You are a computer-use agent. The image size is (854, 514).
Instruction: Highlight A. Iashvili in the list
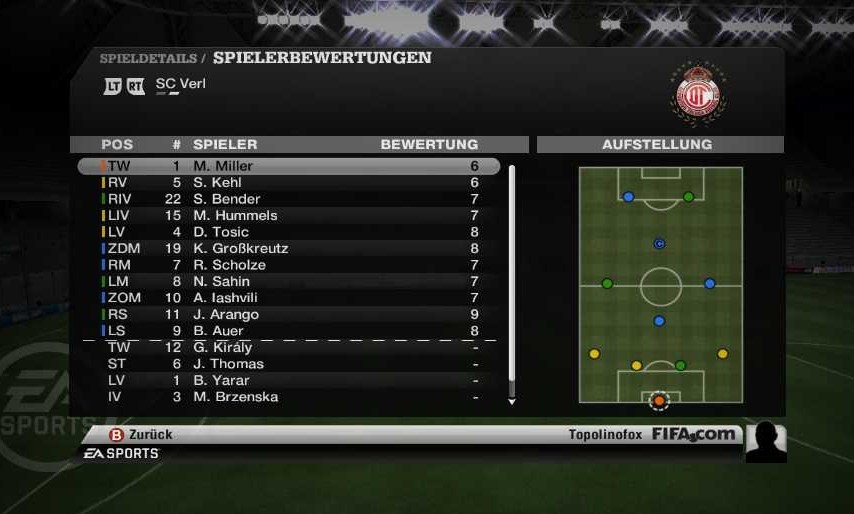click(288, 298)
